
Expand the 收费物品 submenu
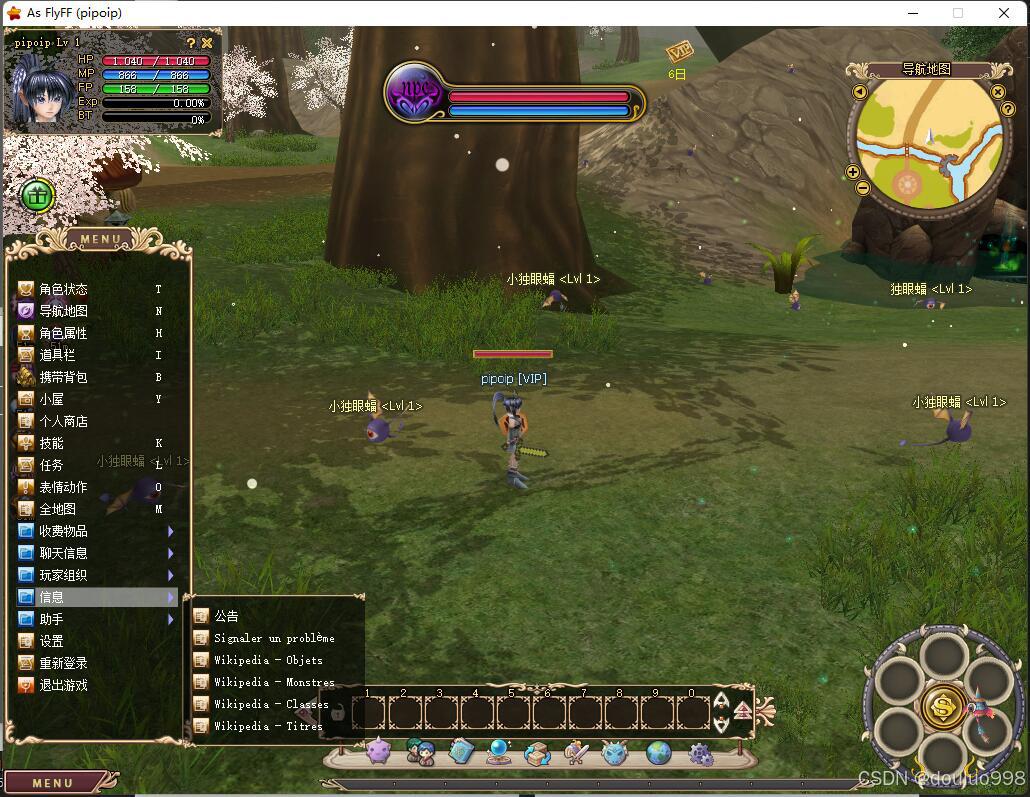[x=63, y=531]
